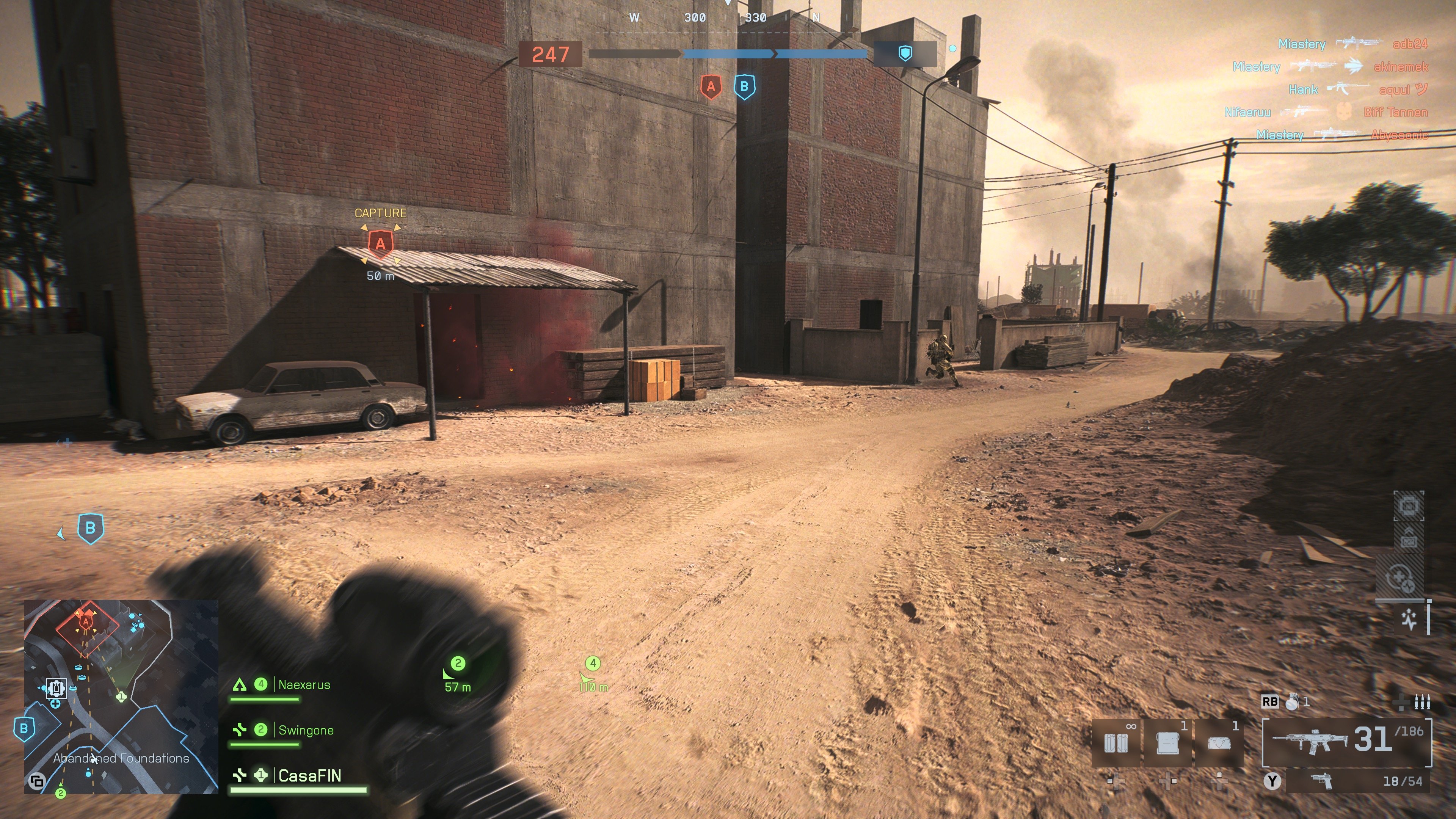Select the medical bag gadget slot
The height and width of the screenshot is (819, 1456).
click(1219, 743)
